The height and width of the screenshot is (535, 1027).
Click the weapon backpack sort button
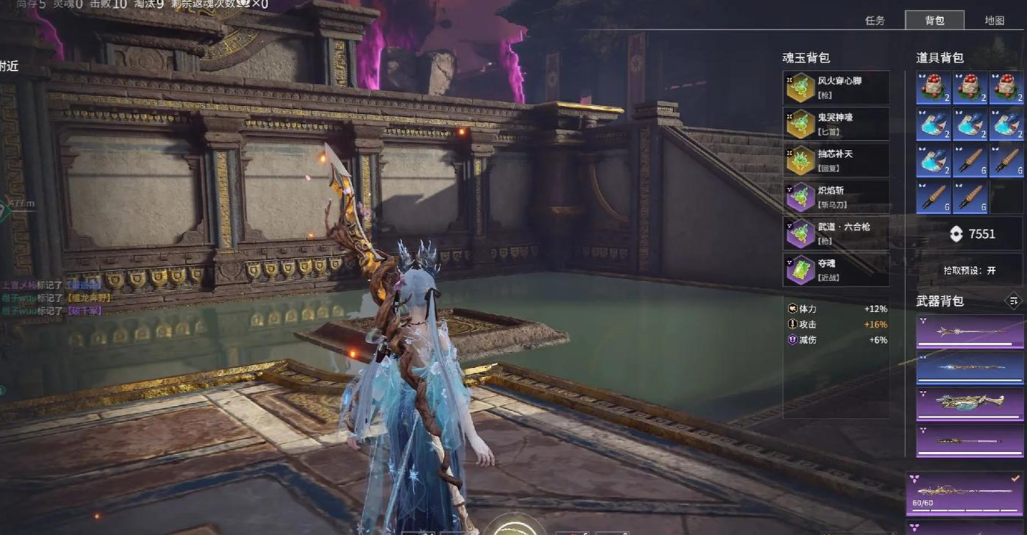pyautogui.click(x=1013, y=300)
